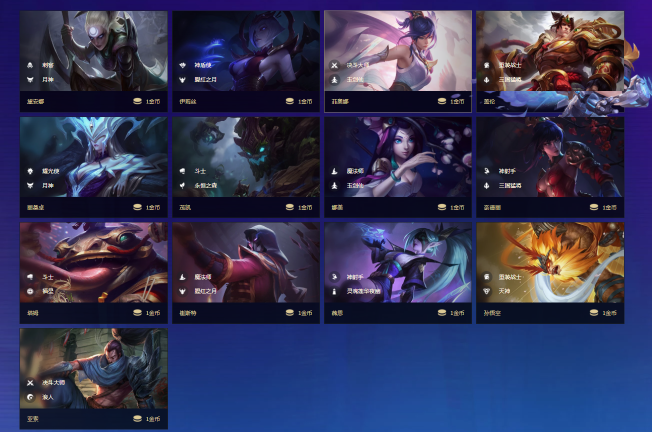
Task: Open the 茂凯 (Maokai) champion card
Action: 246,166
